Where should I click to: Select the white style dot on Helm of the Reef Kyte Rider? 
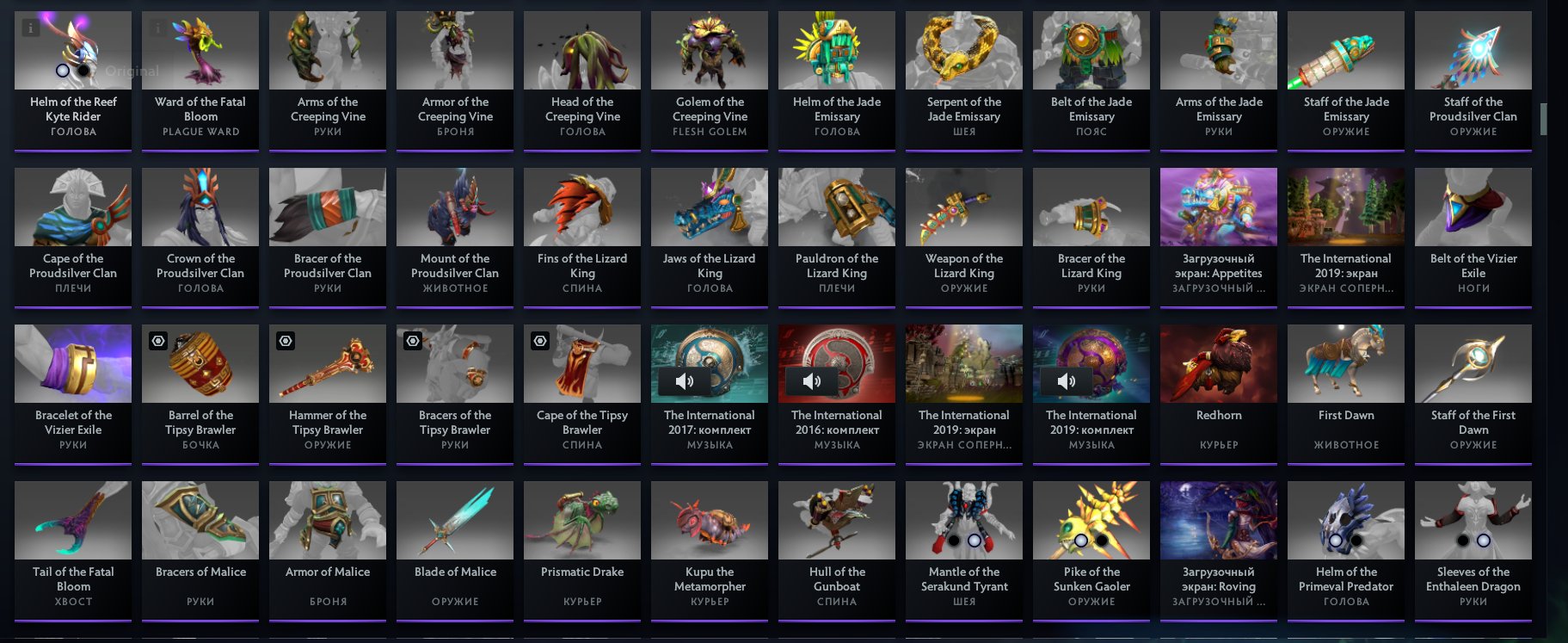pyautogui.click(x=62, y=71)
